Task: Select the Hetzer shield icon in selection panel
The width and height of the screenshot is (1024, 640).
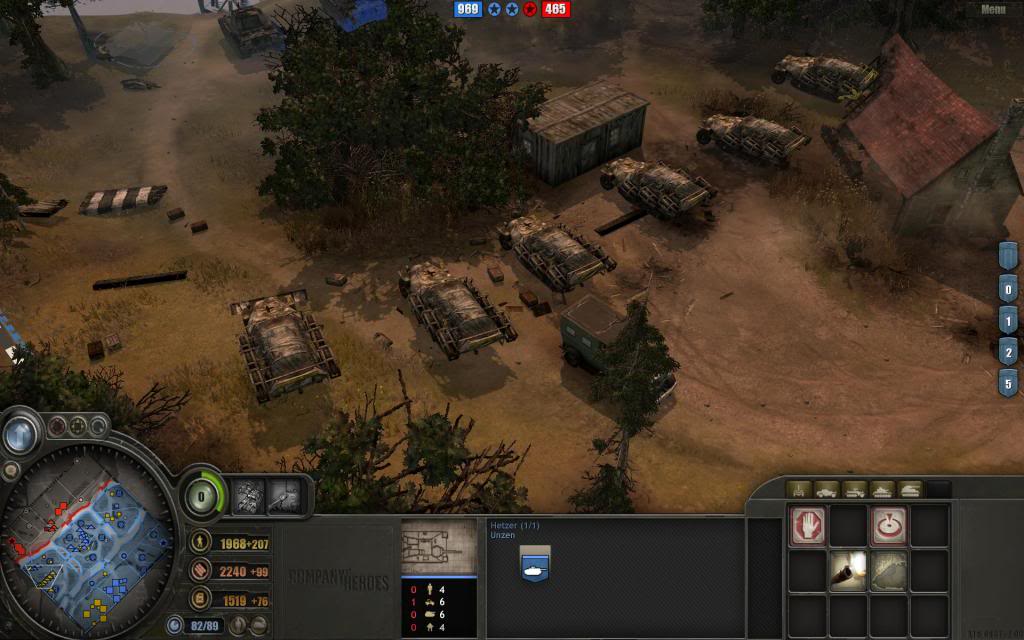Action: coord(535,564)
